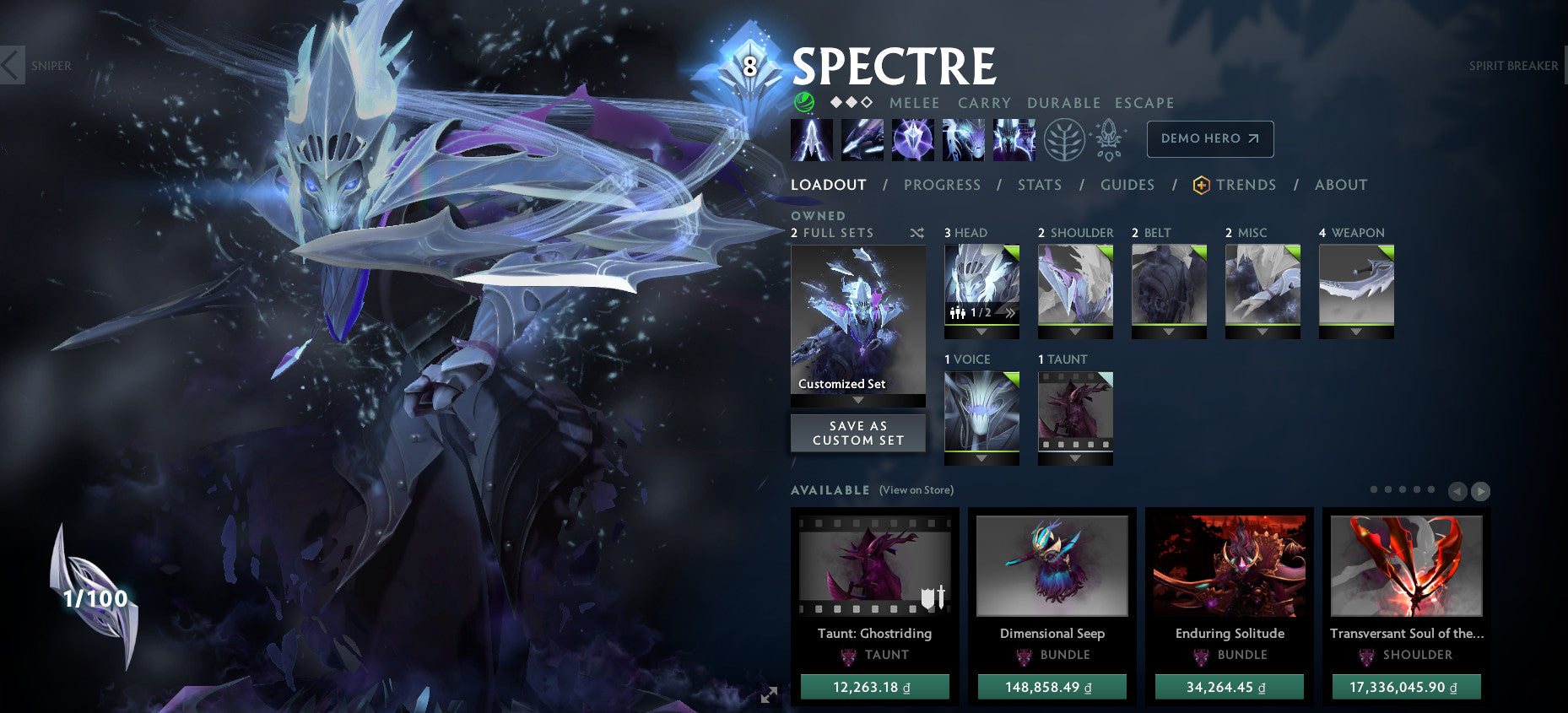This screenshot has height=713, width=1568.
Task: Toggle the green checkmark next to Spectre
Action: click(804, 102)
